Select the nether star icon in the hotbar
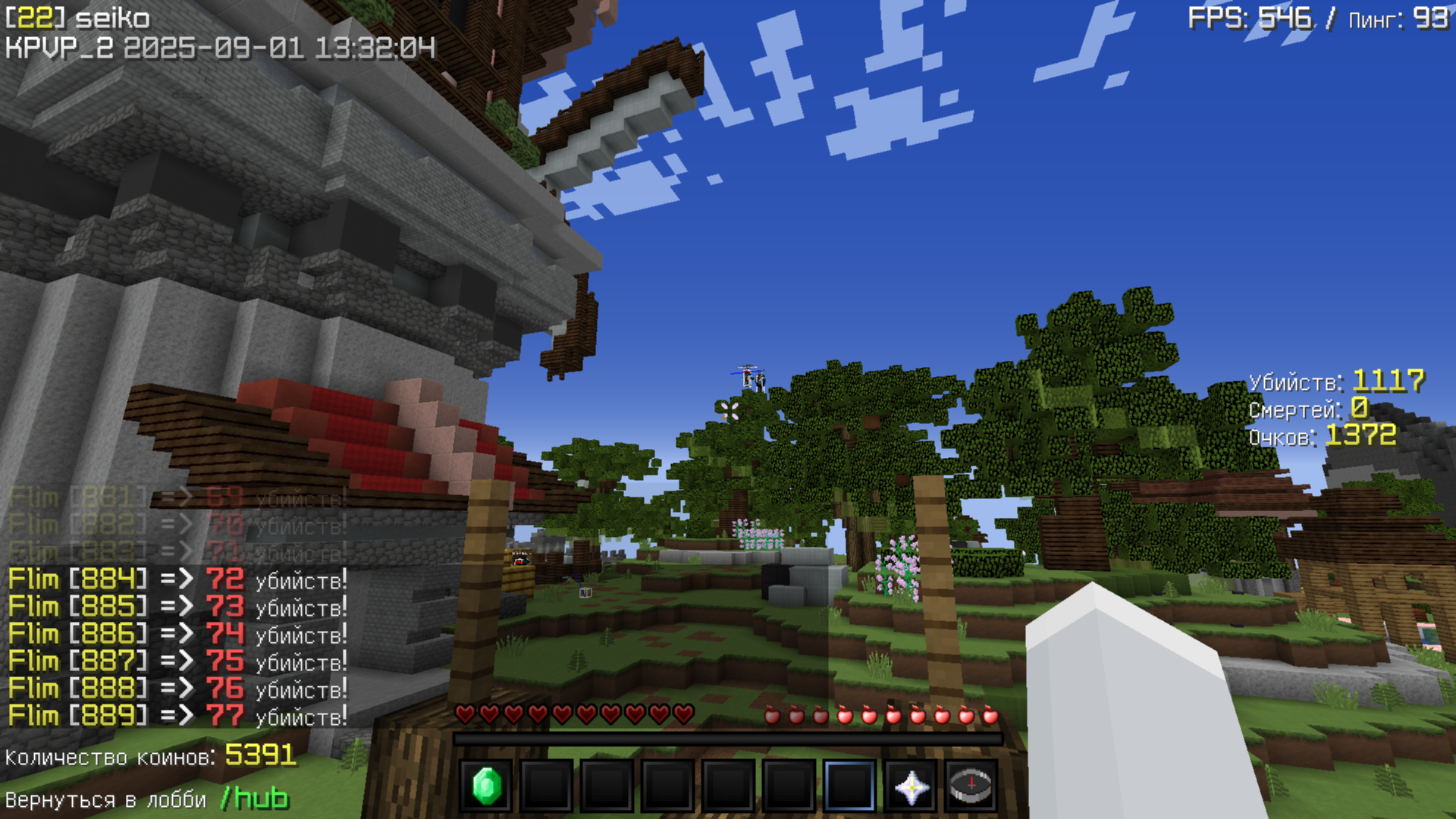The width and height of the screenshot is (1456, 819). pos(909,786)
